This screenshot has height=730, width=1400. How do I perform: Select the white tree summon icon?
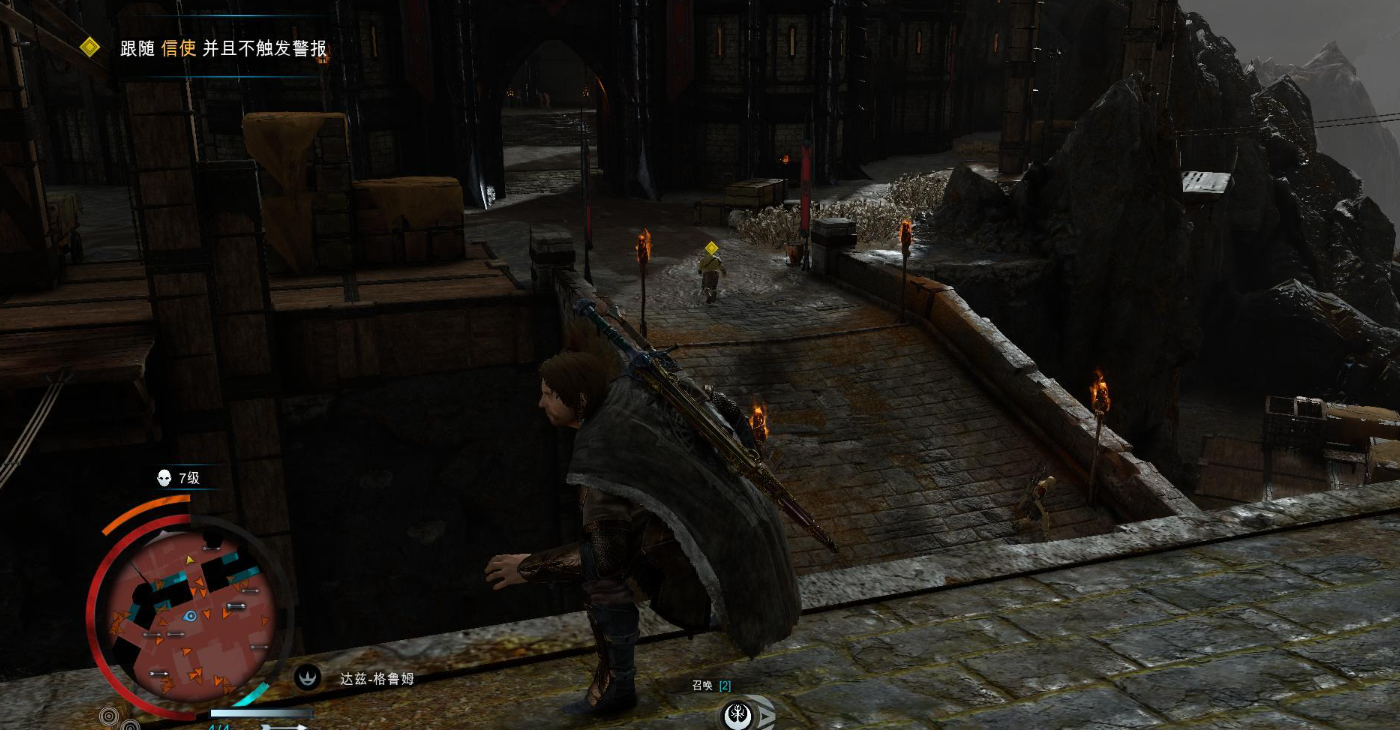[737, 713]
